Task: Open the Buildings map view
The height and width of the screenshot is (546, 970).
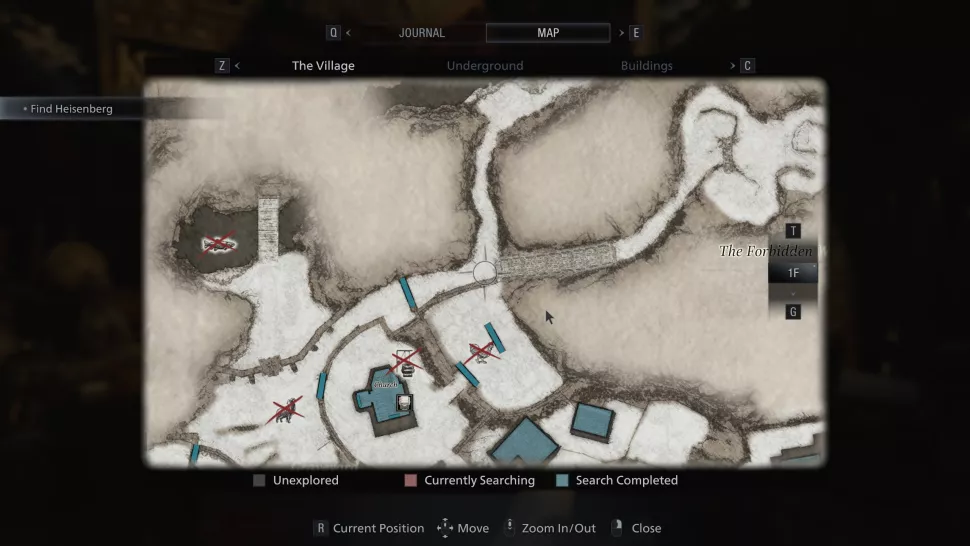Action: click(646, 66)
